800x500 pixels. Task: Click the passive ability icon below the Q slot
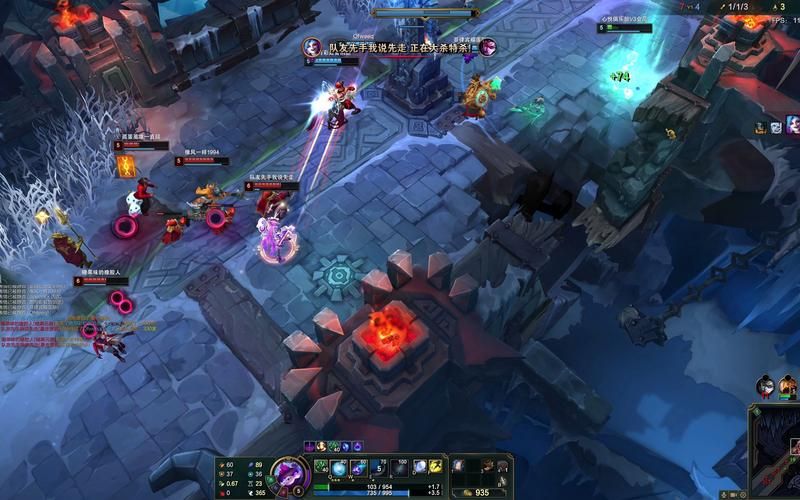tap(321, 466)
